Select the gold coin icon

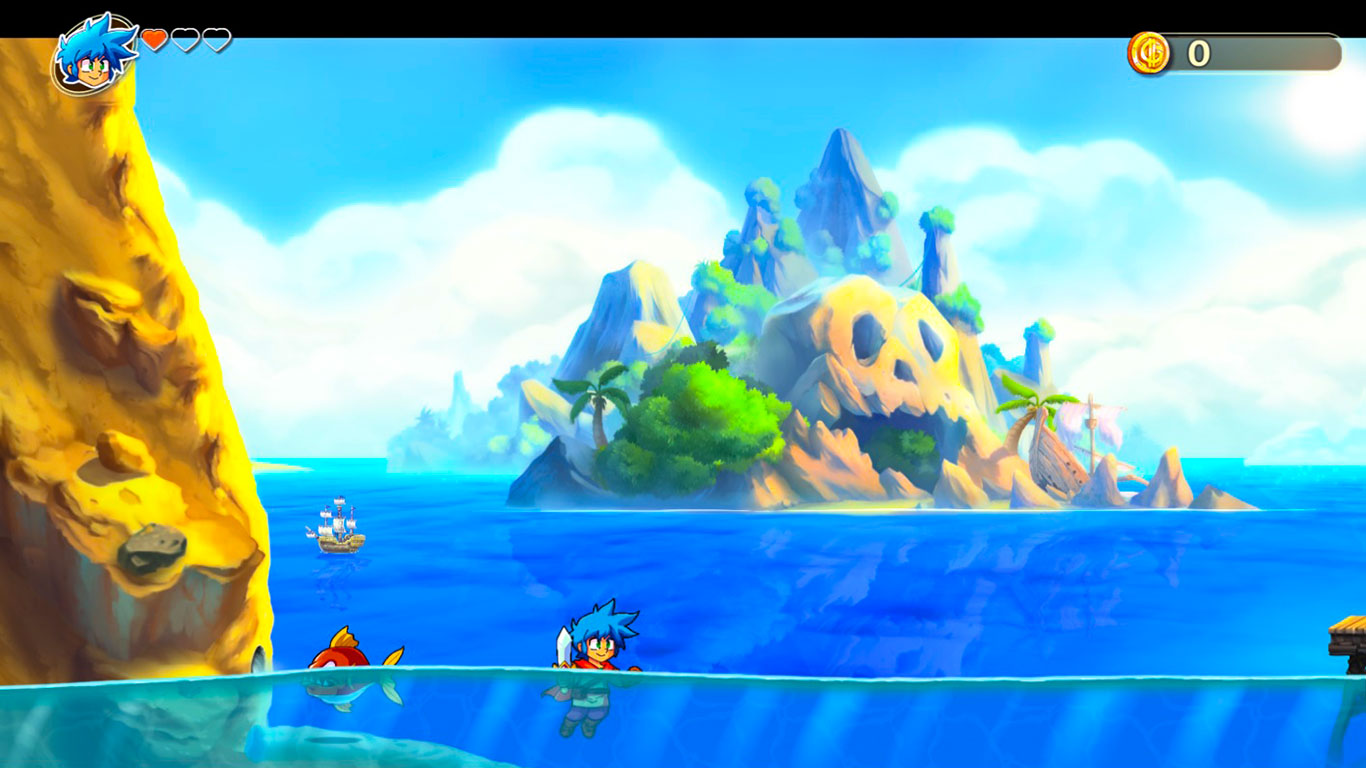tap(1149, 53)
